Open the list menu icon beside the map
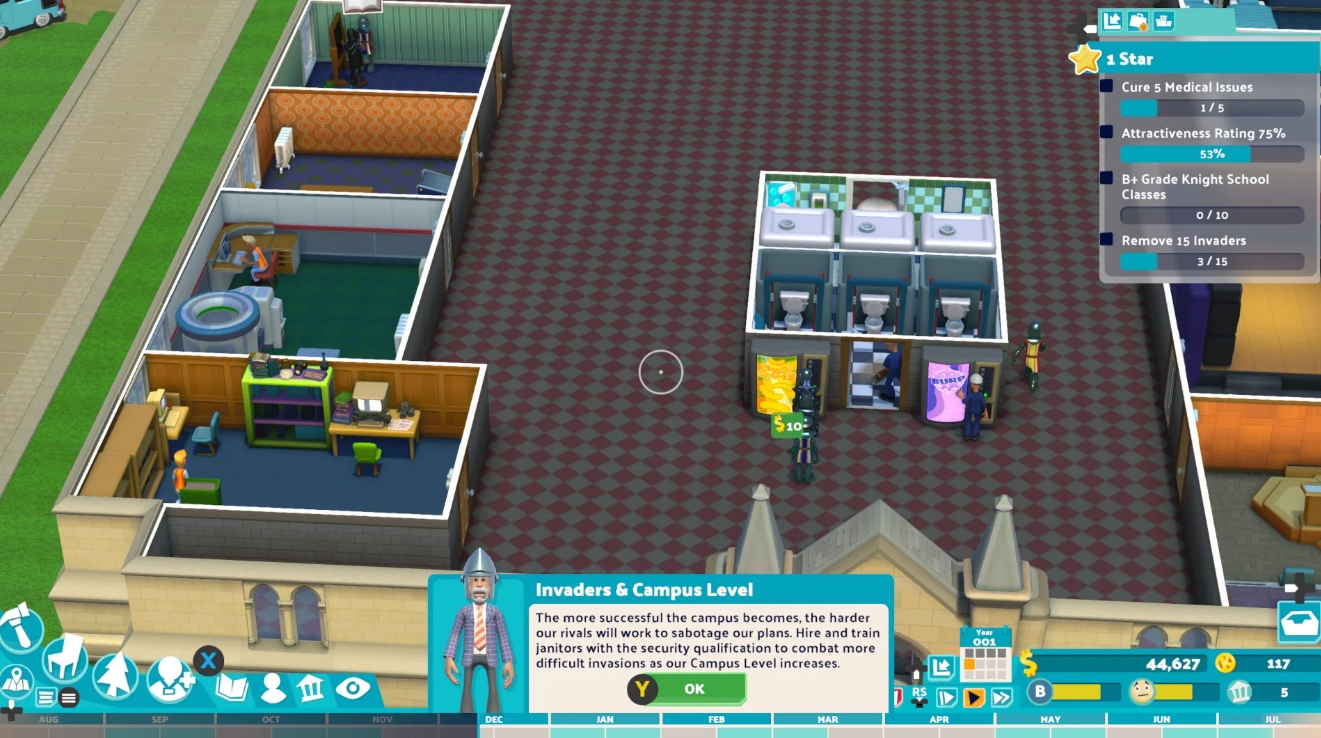The width and height of the screenshot is (1321, 738). pos(46,697)
